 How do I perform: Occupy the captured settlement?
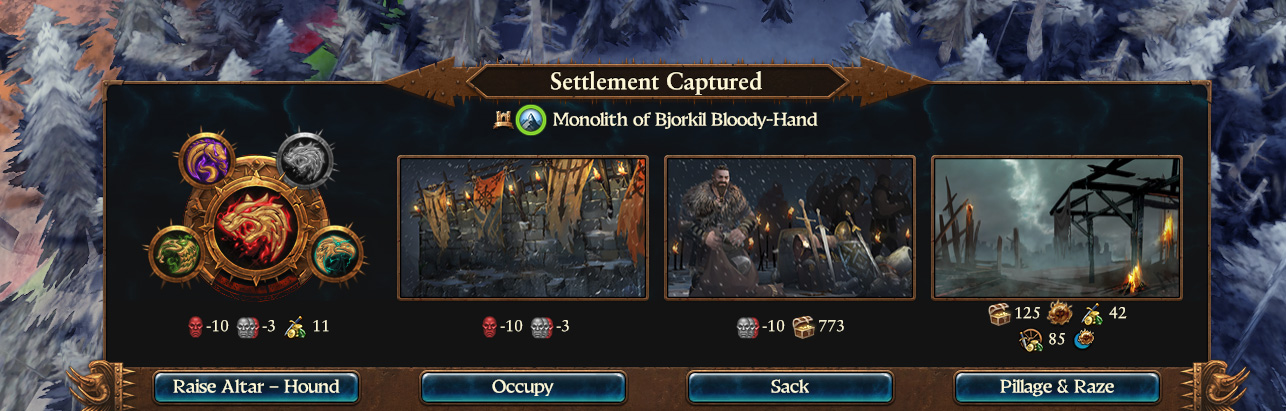523,387
